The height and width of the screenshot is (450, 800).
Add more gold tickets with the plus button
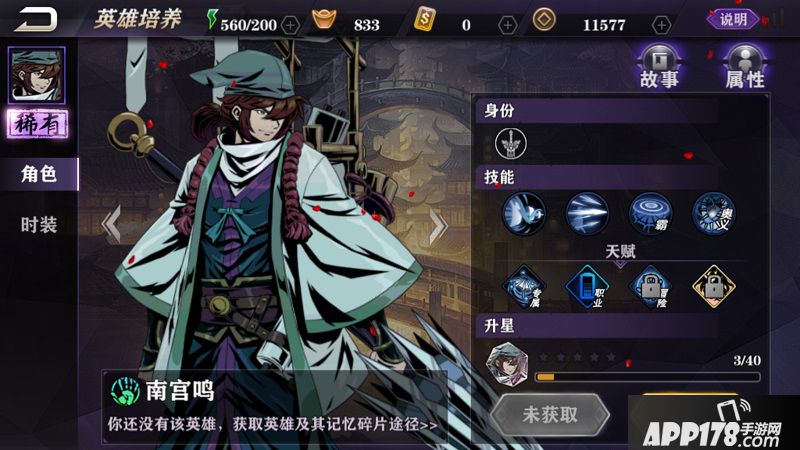tap(508, 24)
